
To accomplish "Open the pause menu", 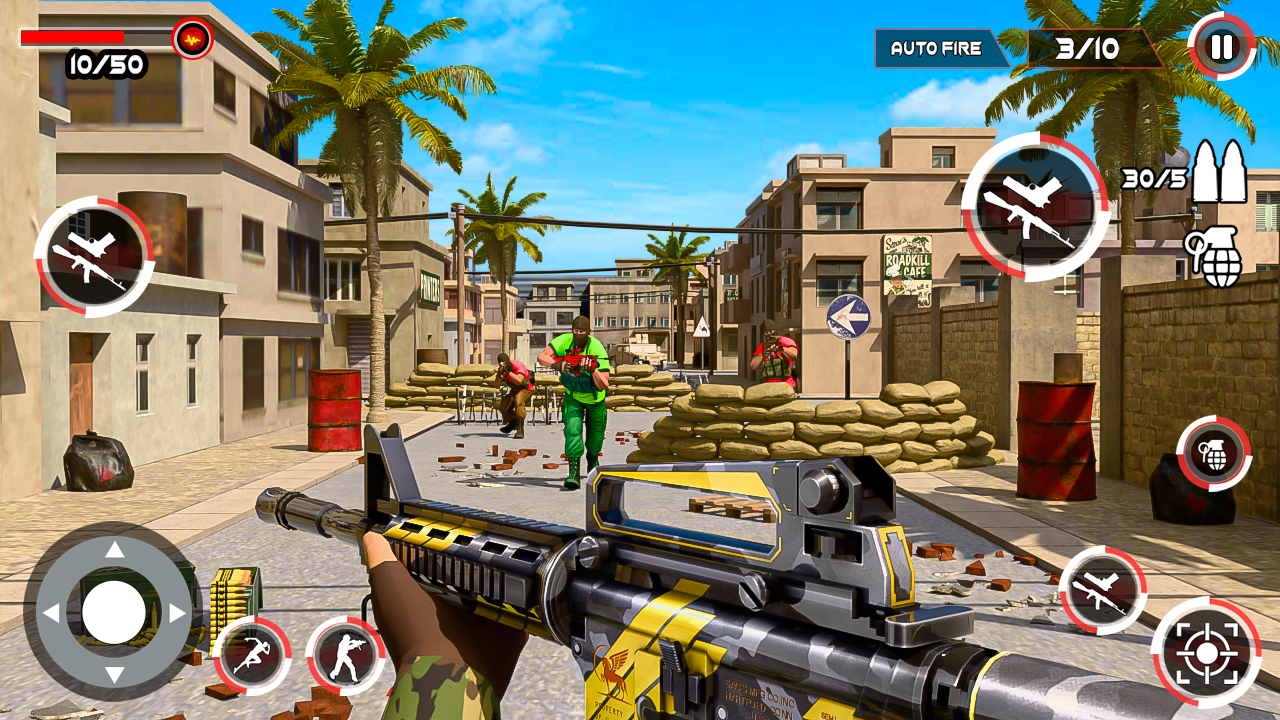I will pyautogui.click(x=1222, y=44).
